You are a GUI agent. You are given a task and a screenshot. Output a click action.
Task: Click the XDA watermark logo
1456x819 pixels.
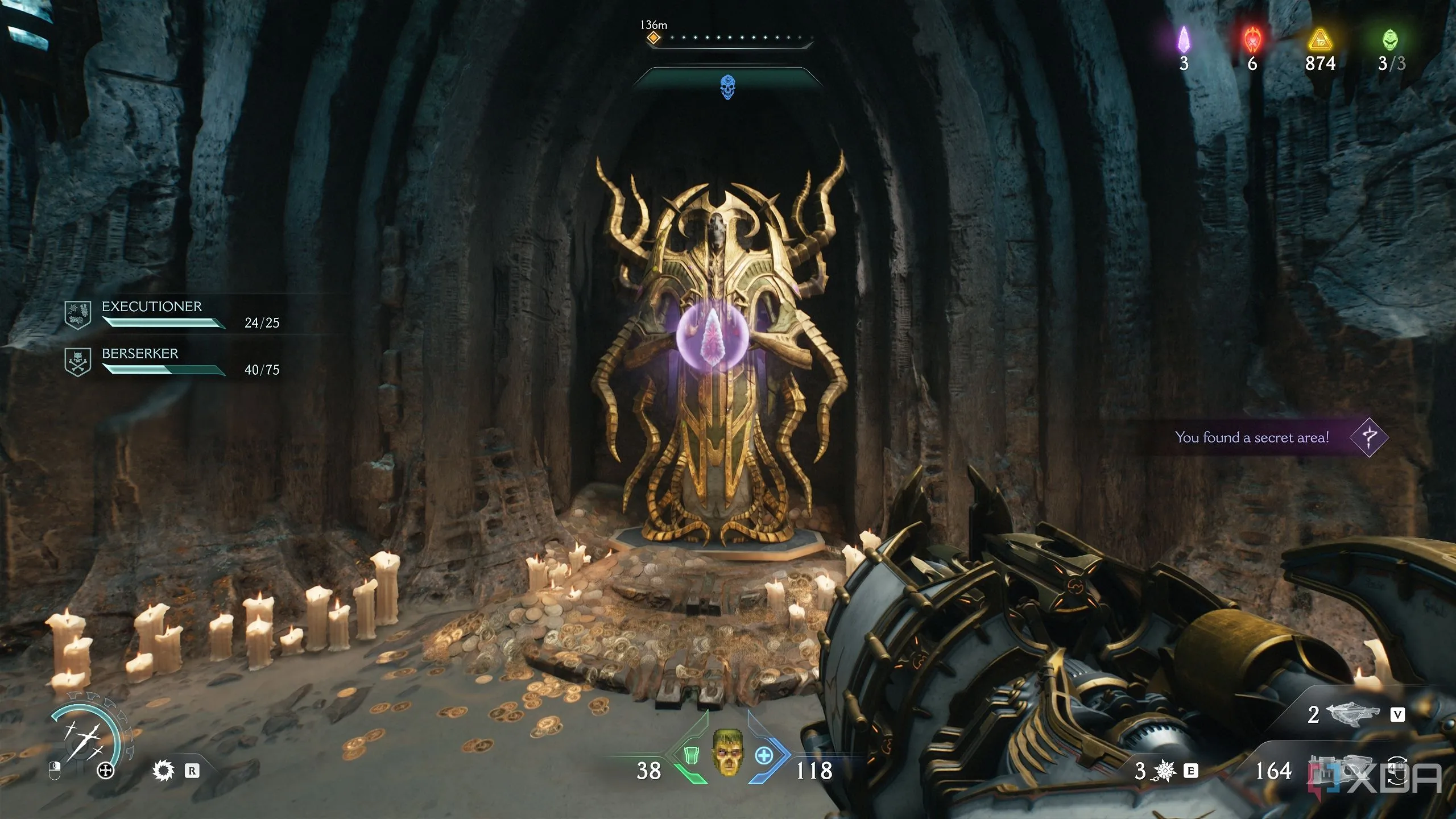[x=1405, y=778]
